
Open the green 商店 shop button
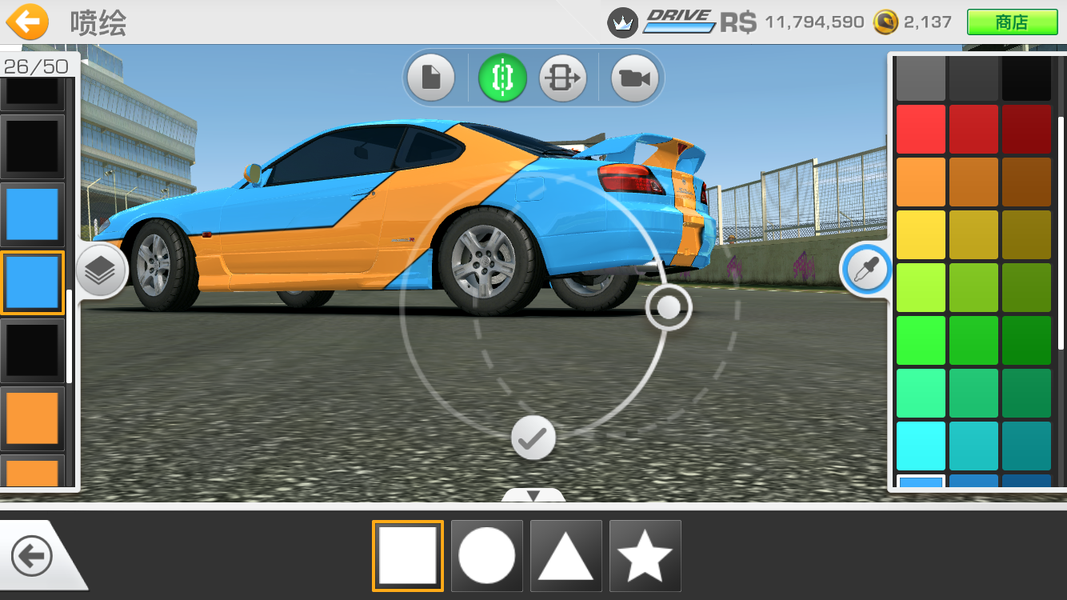pyautogui.click(x=1011, y=22)
